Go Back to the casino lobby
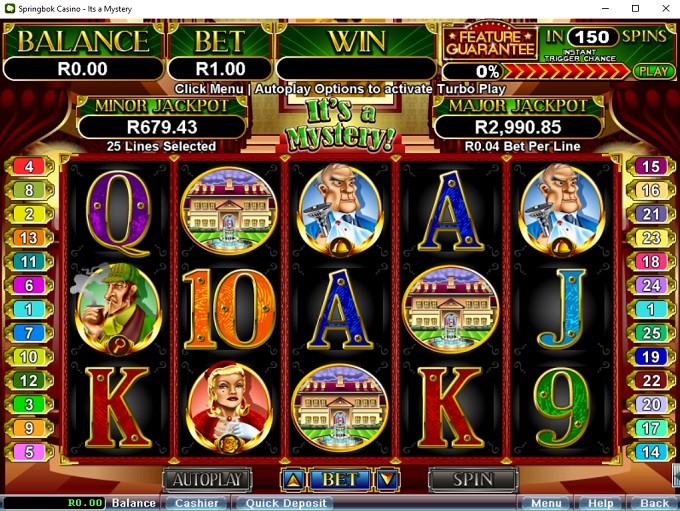 pyautogui.click(x=654, y=503)
